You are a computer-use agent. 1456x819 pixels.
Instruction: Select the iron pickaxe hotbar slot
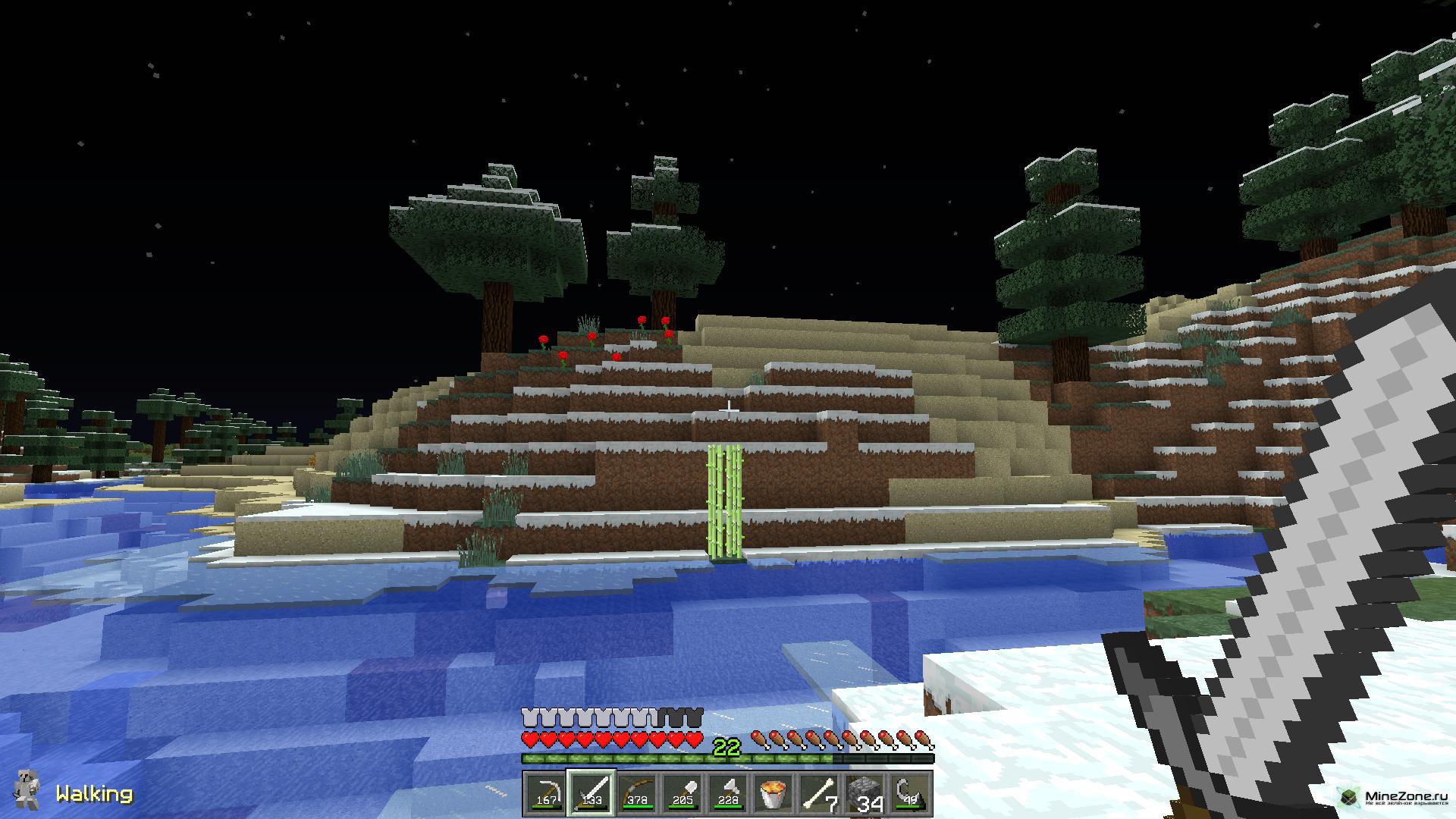coord(544,793)
